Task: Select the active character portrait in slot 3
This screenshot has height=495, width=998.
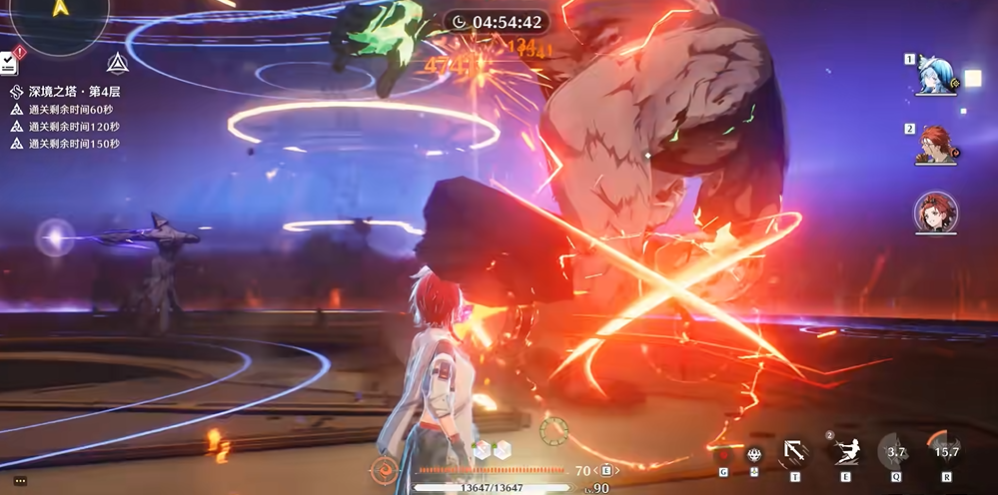Action: [x=935, y=212]
